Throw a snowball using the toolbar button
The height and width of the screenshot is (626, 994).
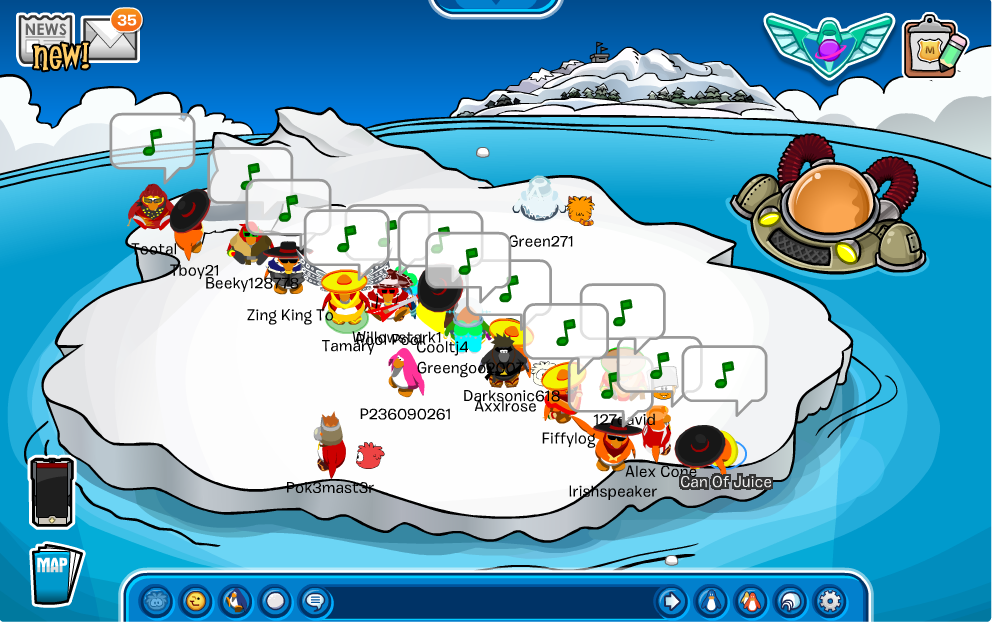(x=275, y=601)
